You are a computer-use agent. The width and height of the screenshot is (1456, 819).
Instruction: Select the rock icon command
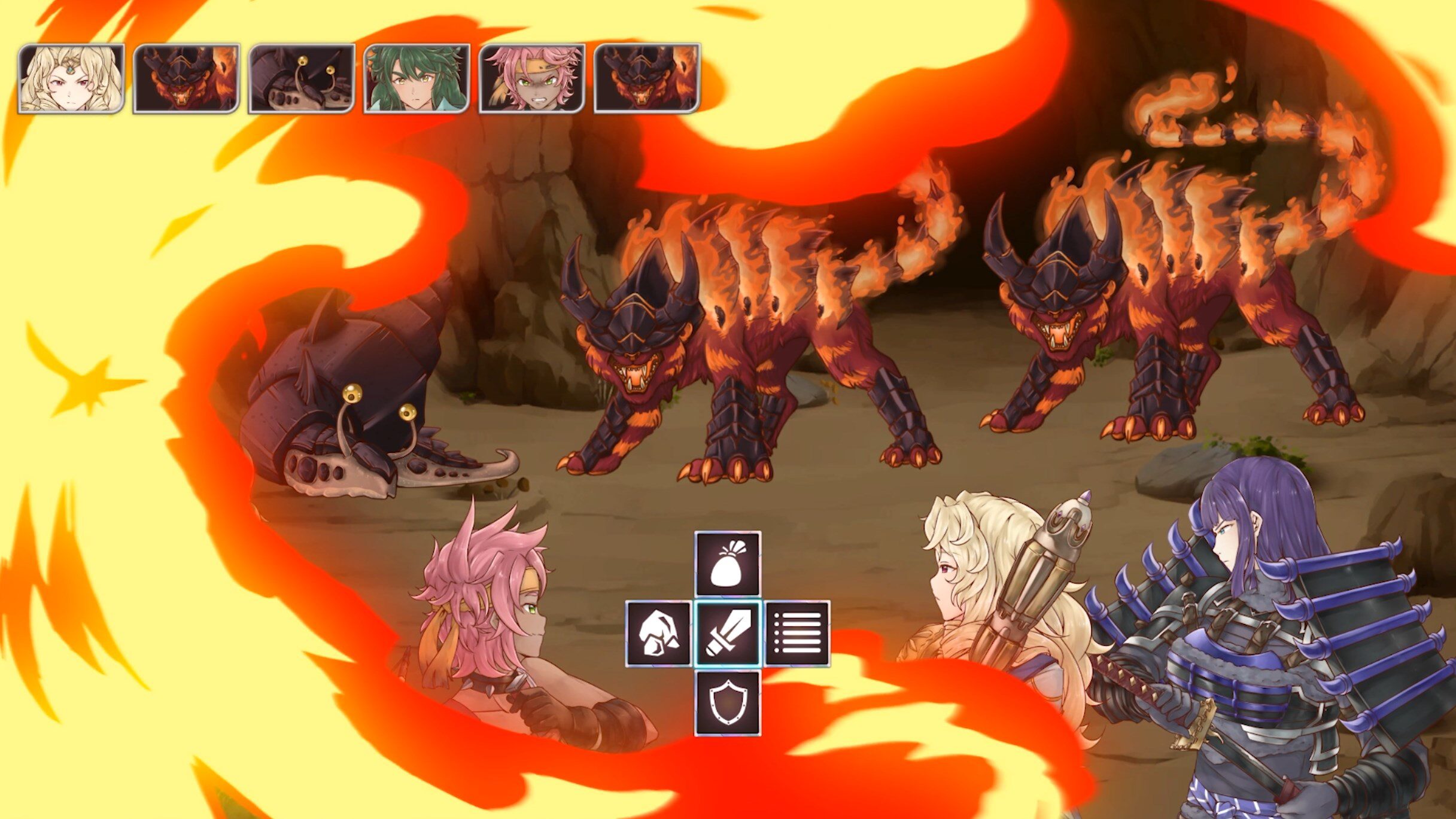658,634
